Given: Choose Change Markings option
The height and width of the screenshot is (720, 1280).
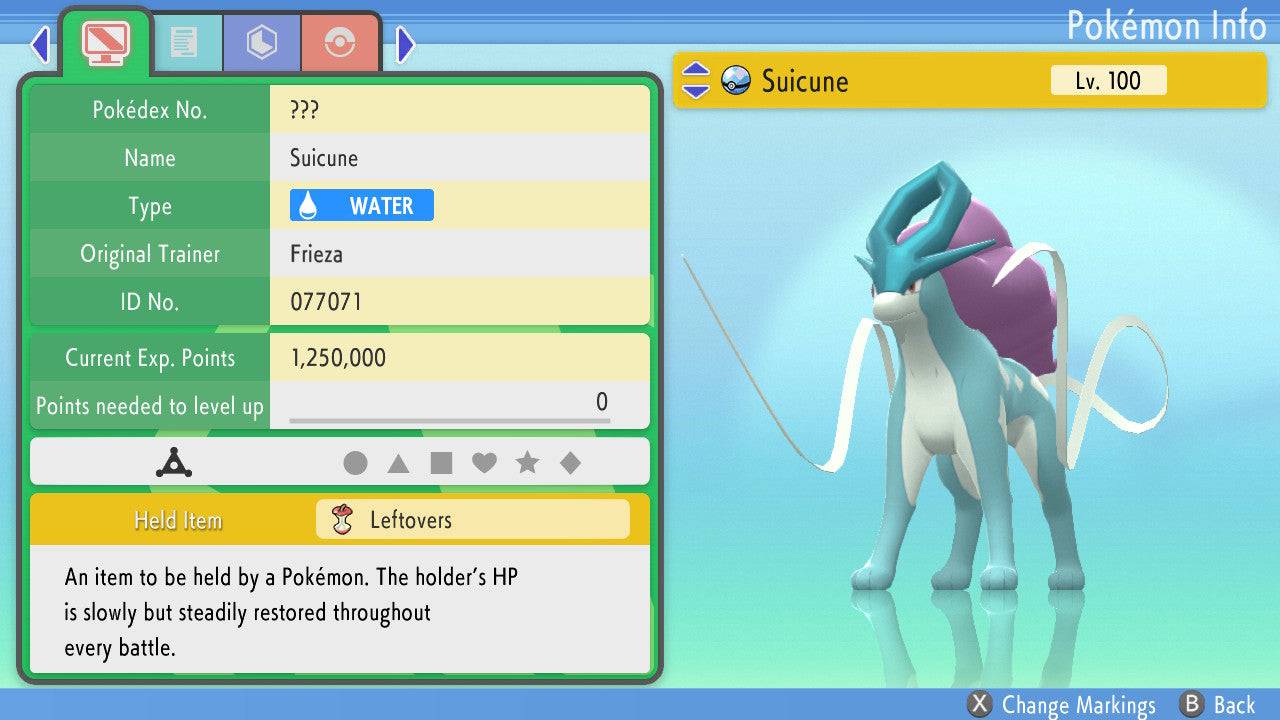Looking at the screenshot, I should coord(1063,705).
